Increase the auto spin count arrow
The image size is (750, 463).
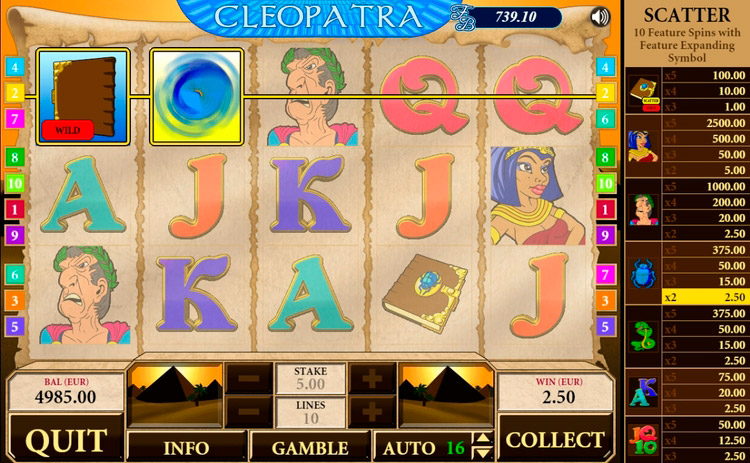pyautogui.click(x=482, y=439)
